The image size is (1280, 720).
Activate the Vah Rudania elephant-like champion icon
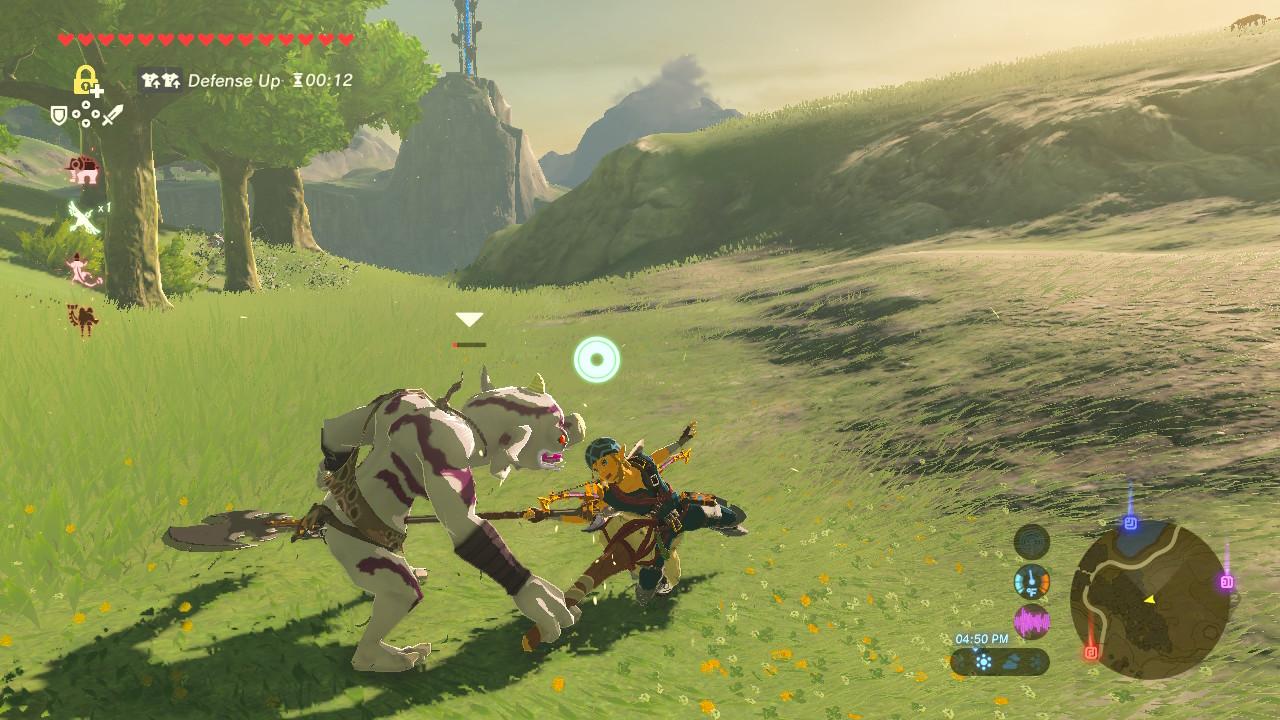click(83, 170)
